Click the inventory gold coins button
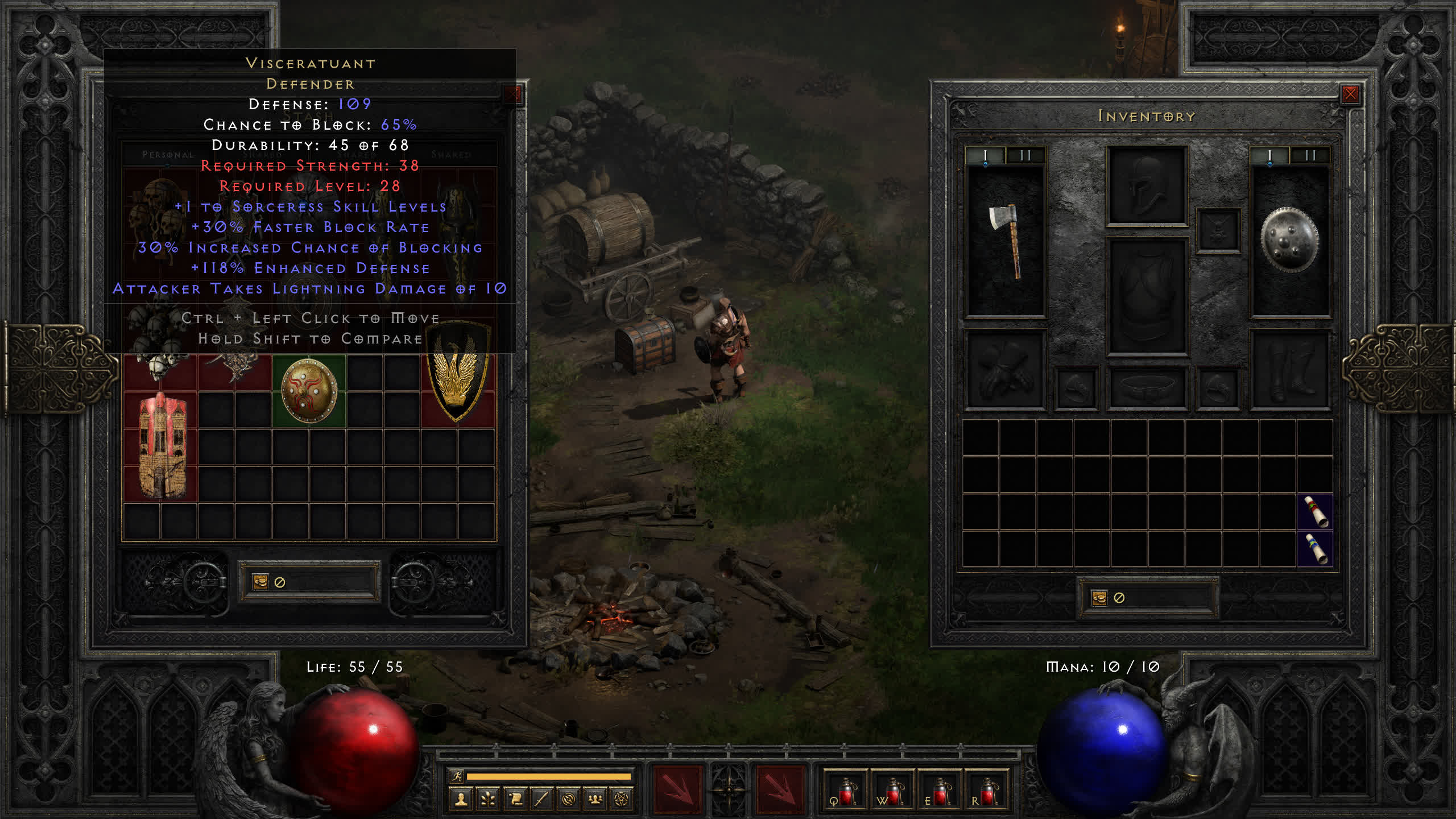 [1099, 598]
